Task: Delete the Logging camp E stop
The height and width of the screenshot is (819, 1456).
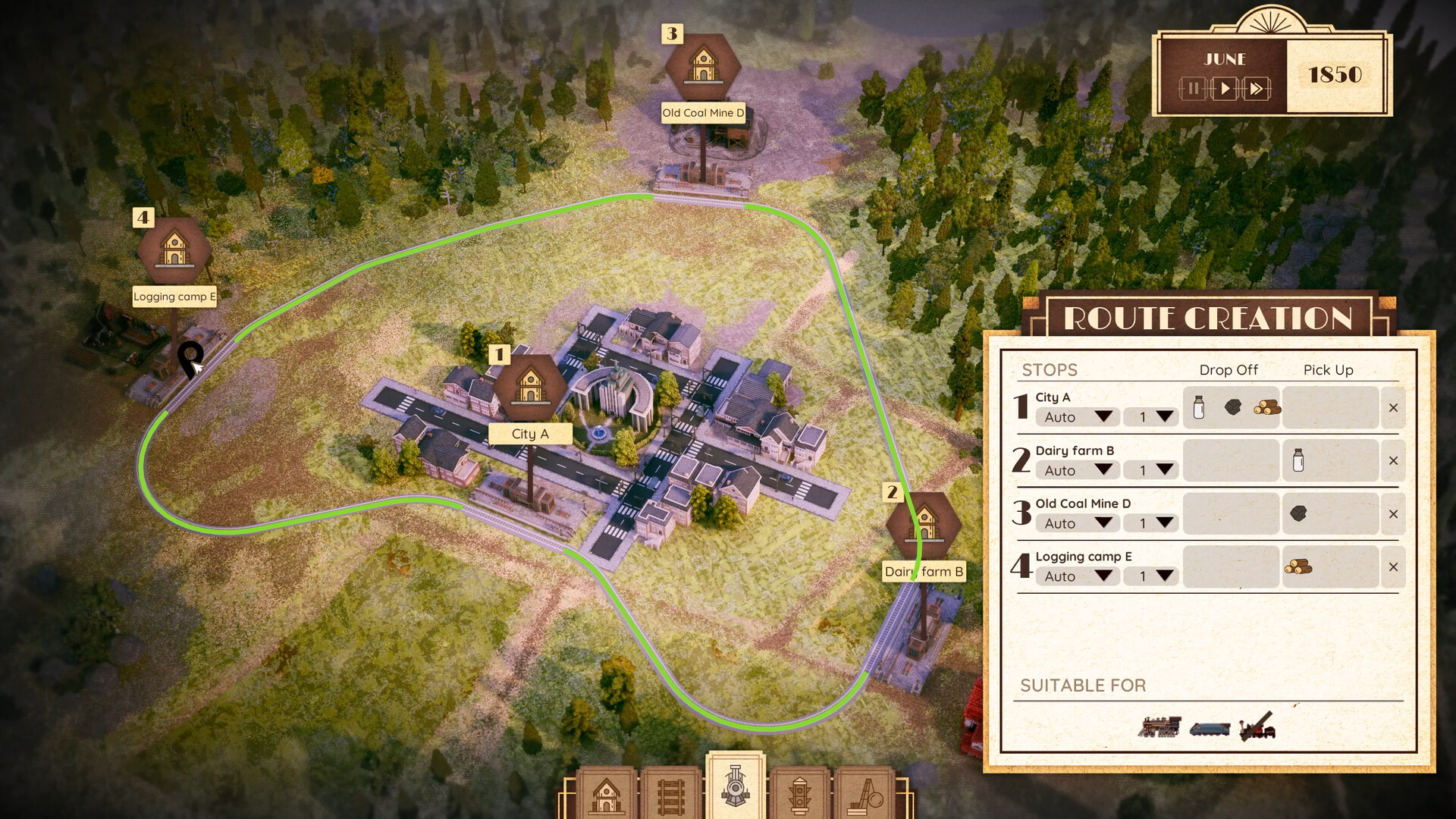Action: click(1393, 567)
